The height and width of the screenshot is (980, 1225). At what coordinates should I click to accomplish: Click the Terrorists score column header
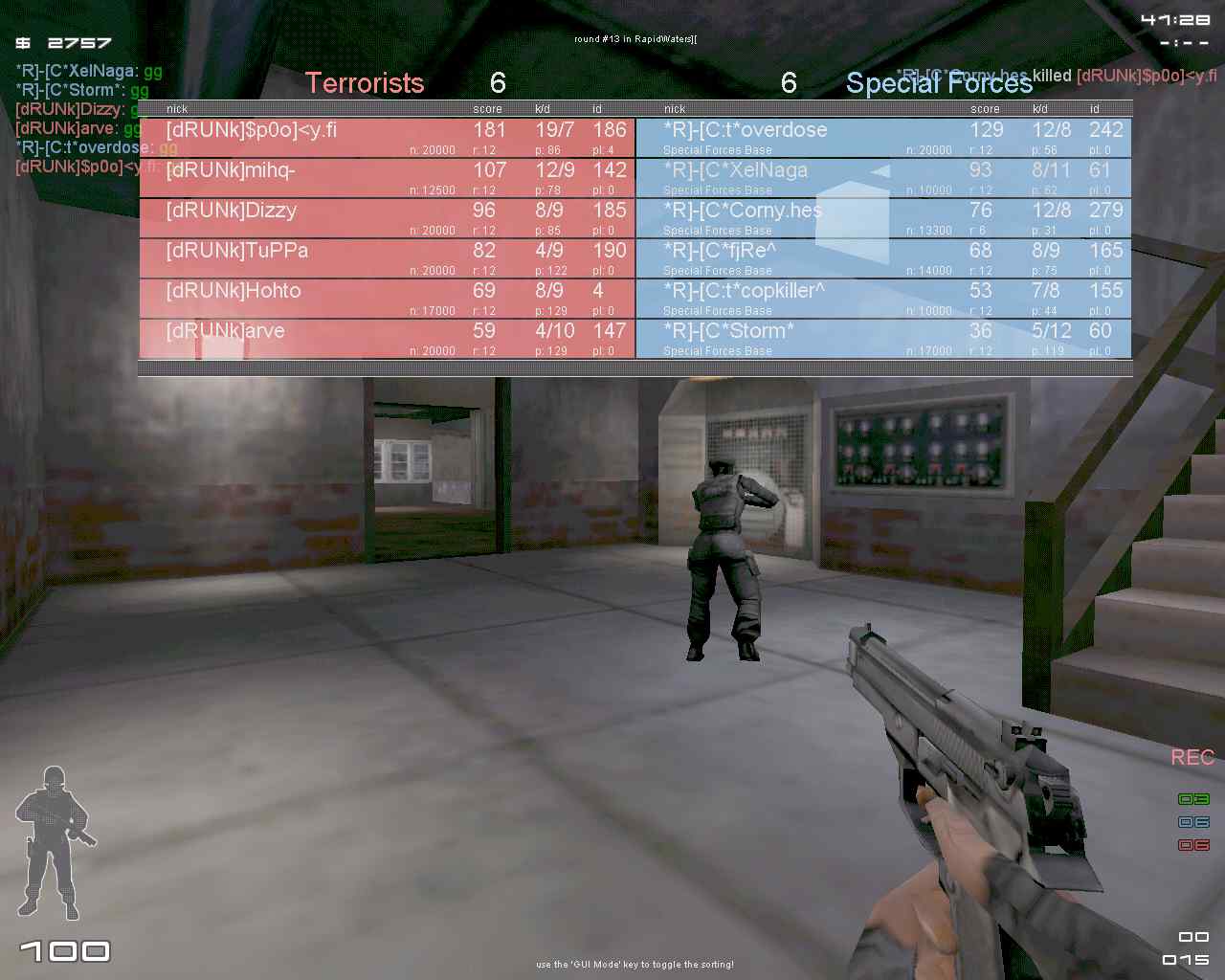click(x=487, y=109)
